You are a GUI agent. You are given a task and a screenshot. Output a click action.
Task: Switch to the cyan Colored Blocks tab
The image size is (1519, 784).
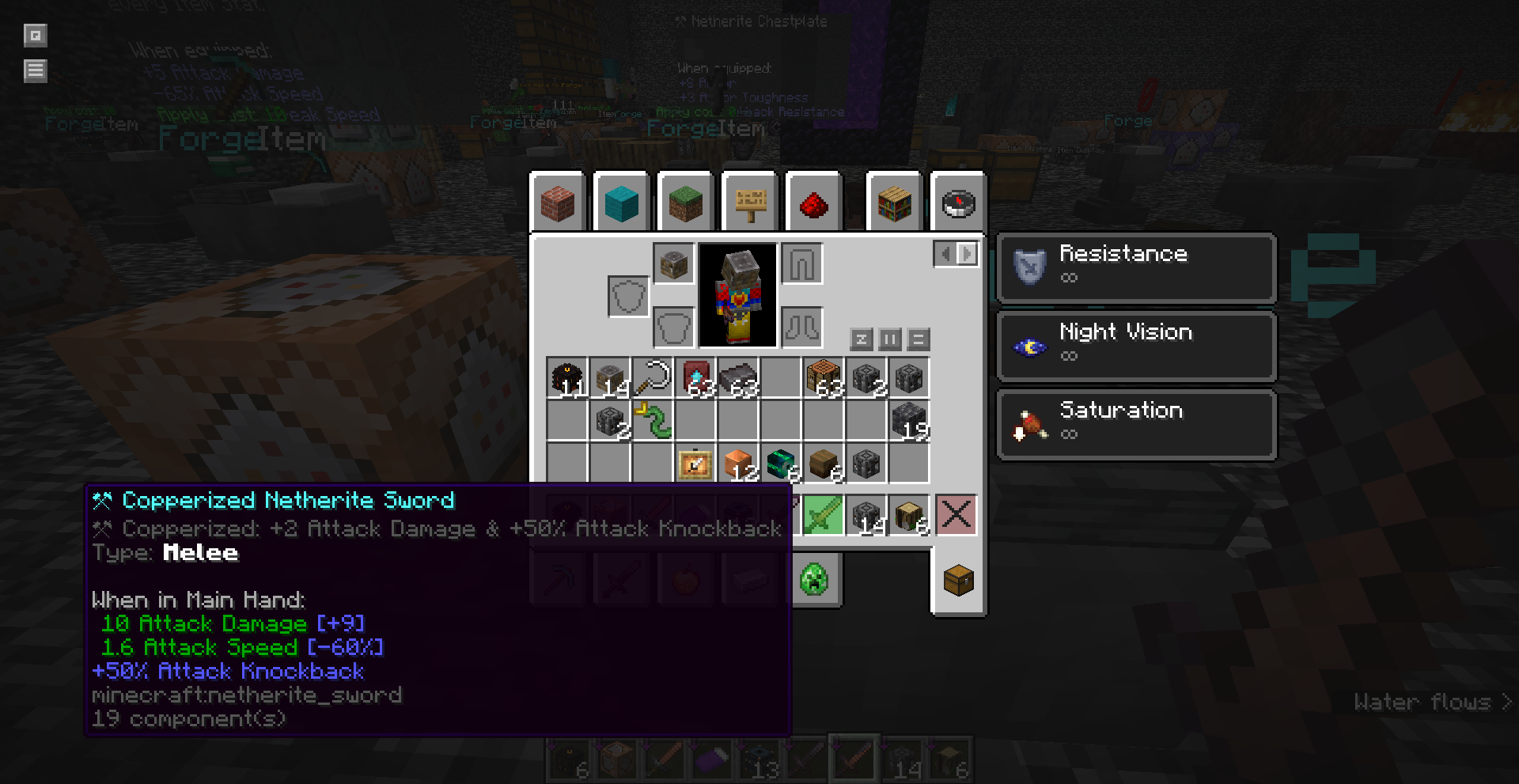tap(621, 203)
